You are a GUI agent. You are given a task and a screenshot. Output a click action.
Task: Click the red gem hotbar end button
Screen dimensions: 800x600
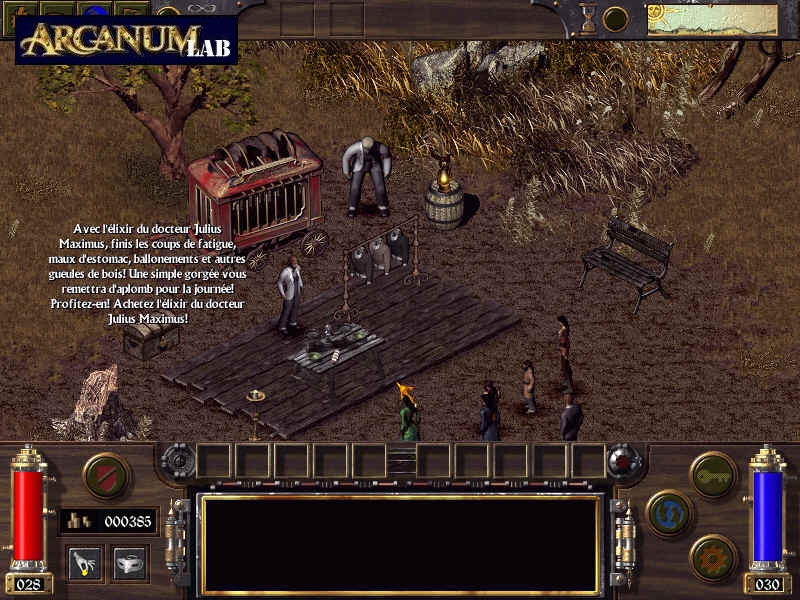click(x=628, y=461)
